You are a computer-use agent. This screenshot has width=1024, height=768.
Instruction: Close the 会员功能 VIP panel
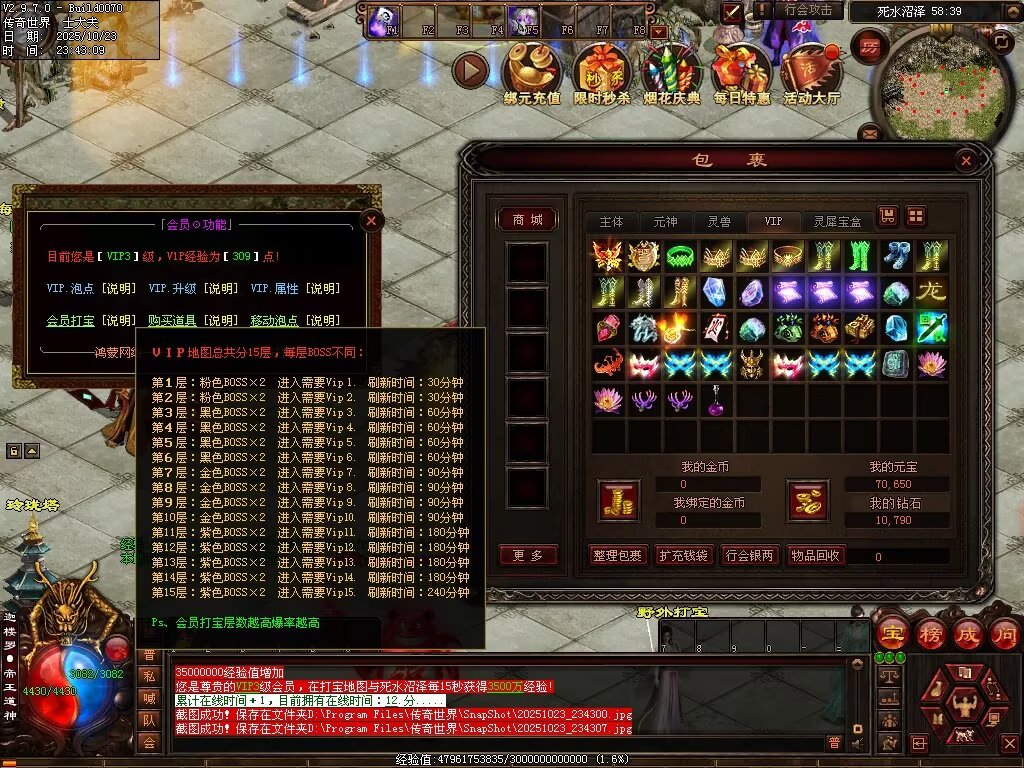point(371,220)
